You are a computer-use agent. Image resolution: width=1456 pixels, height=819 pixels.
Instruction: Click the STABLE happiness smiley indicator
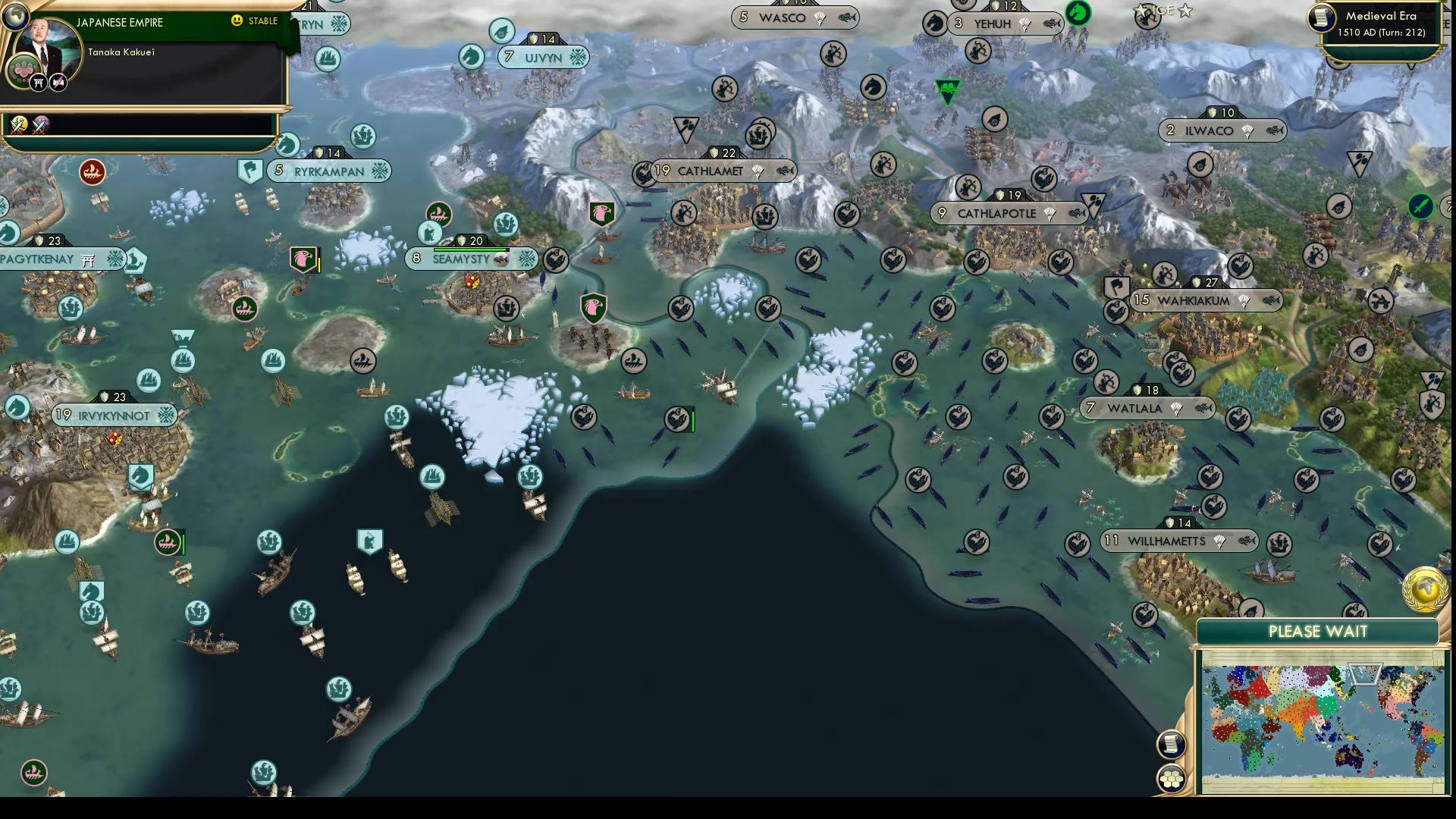[238, 22]
